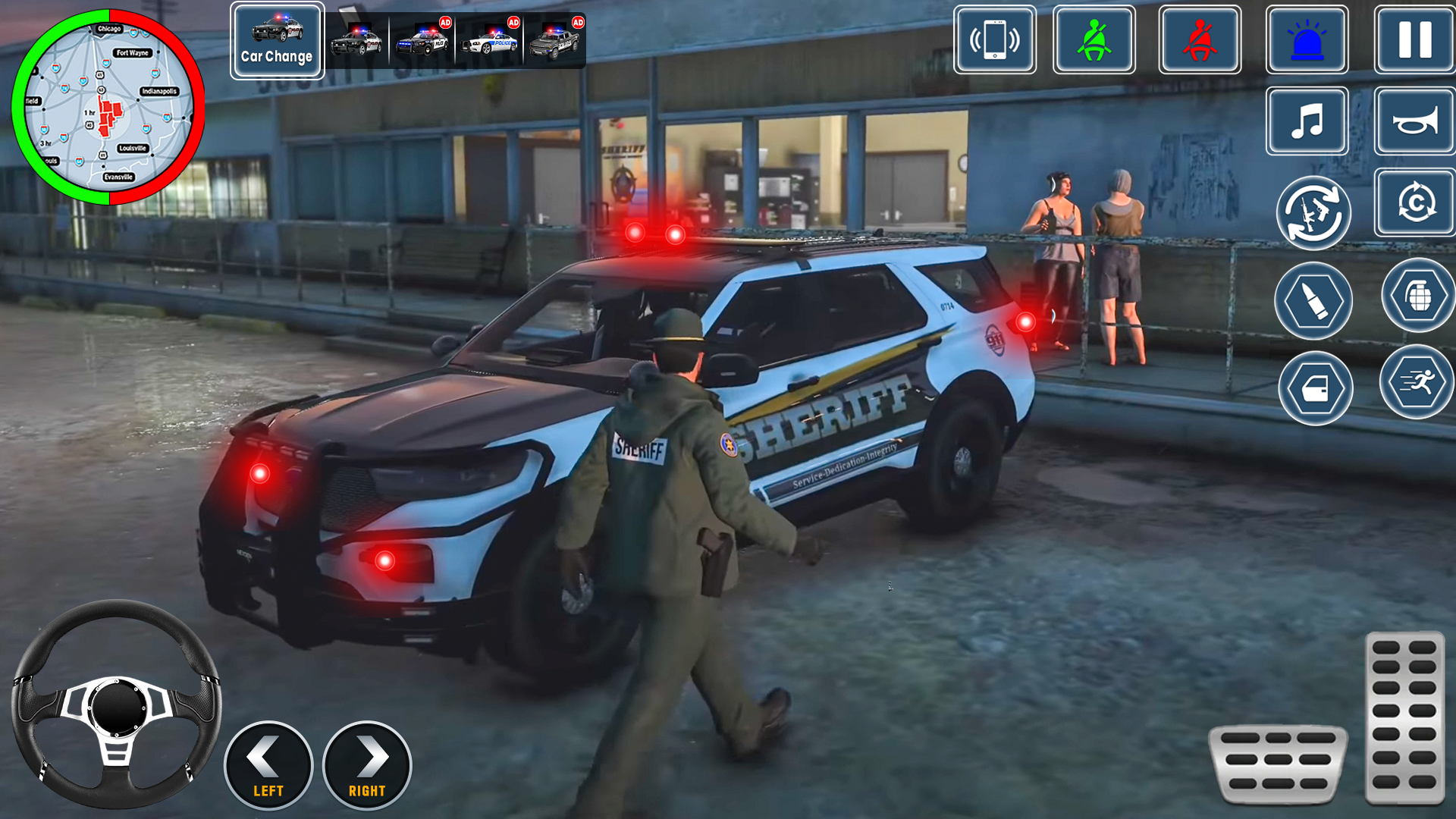Open the weapon switch icon
This screenshot has width=1456, height=819.
pyautogui.click(x=1314, y=213)
